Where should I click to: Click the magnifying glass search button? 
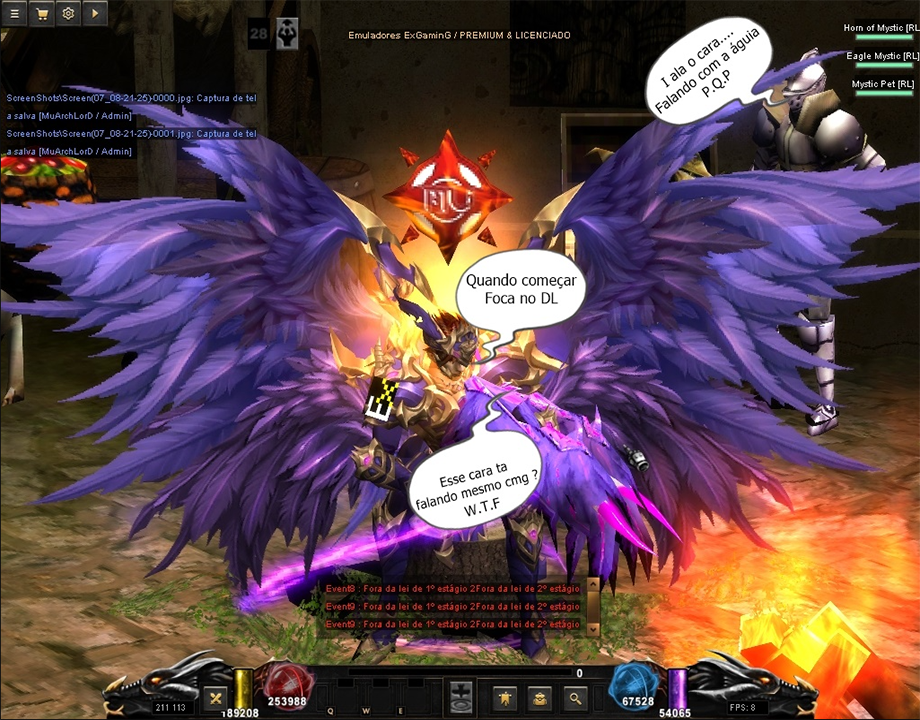point(574,698)
